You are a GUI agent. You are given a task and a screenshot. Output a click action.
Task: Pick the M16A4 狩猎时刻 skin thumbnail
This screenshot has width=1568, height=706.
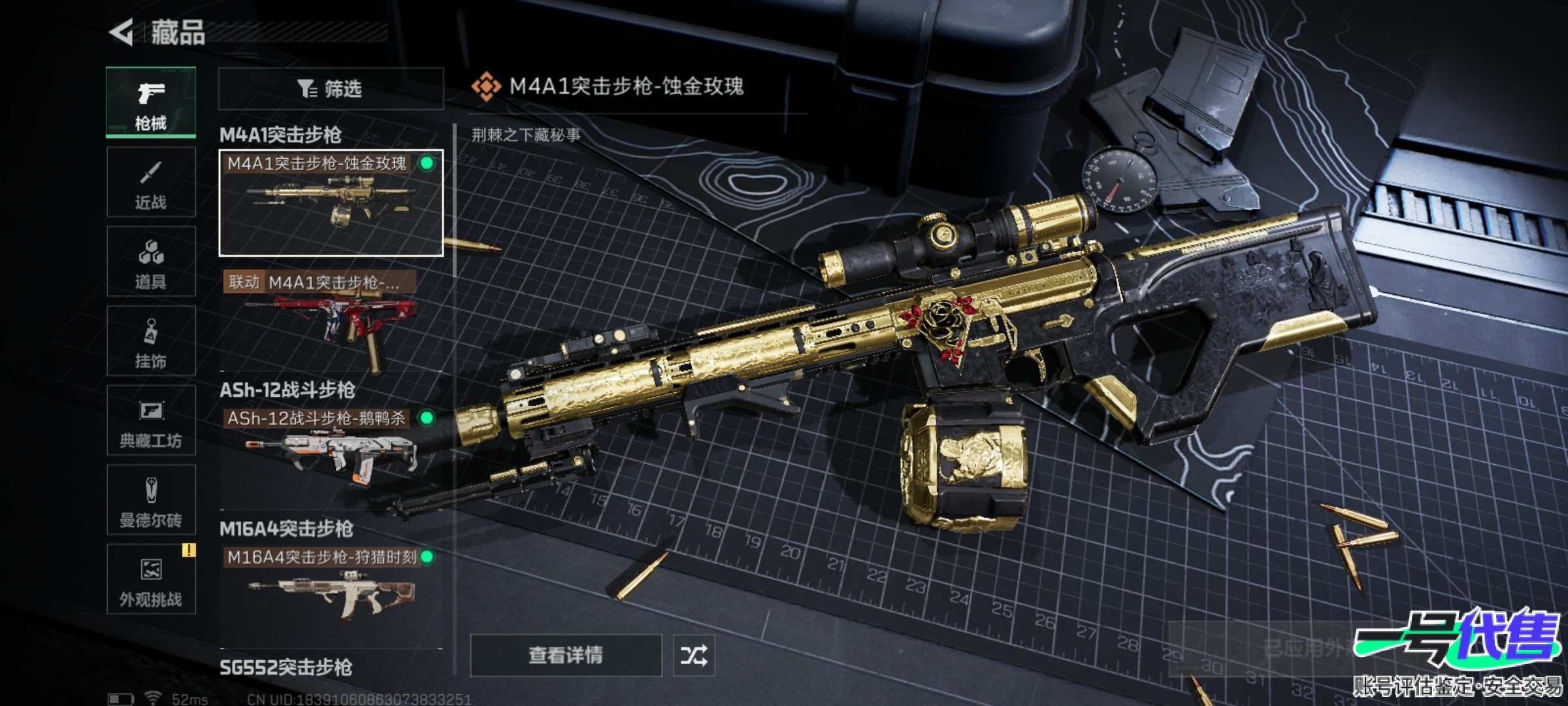point(331,592)
